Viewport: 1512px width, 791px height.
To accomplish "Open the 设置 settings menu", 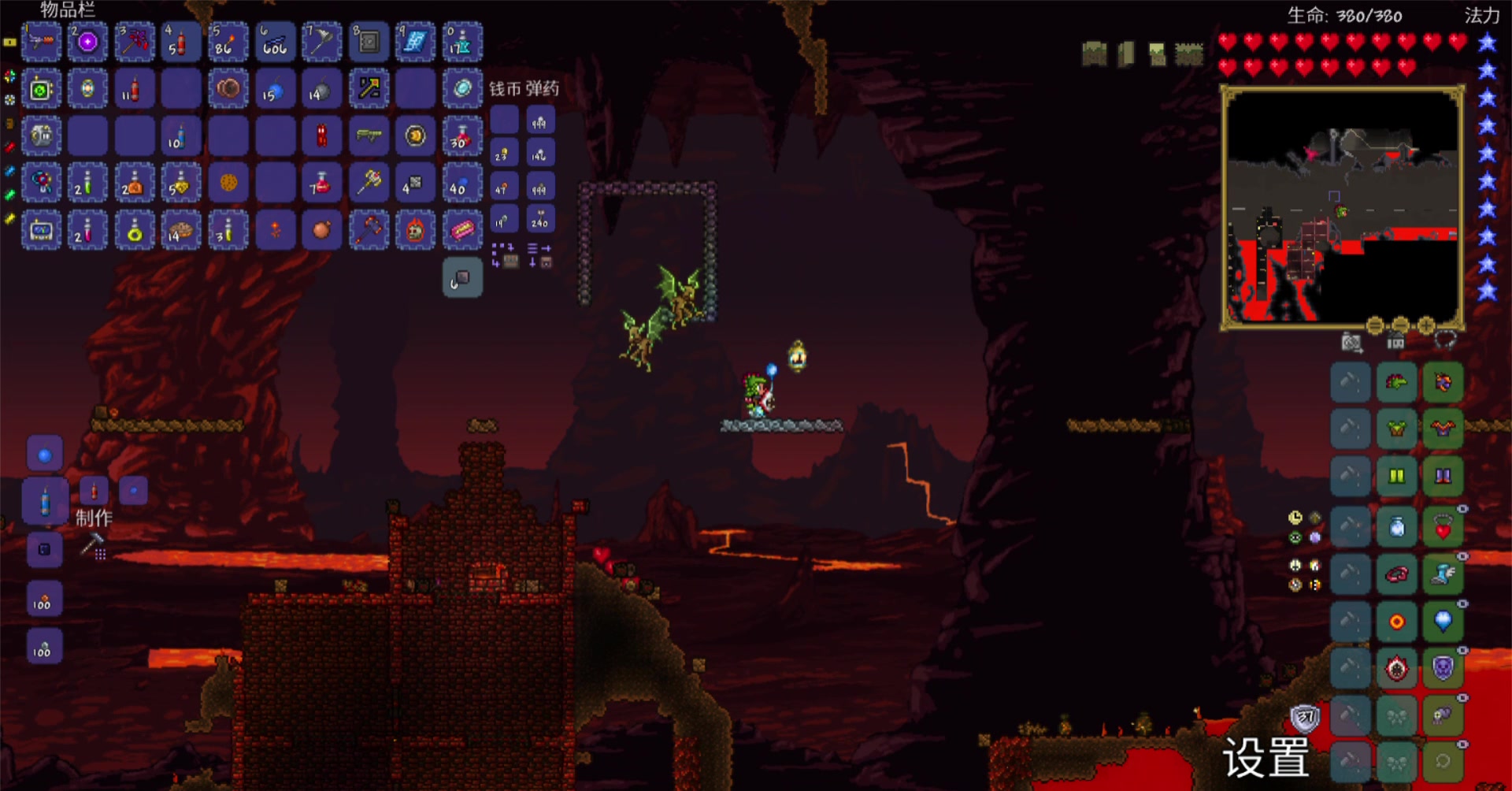I will pos(1266,758).
